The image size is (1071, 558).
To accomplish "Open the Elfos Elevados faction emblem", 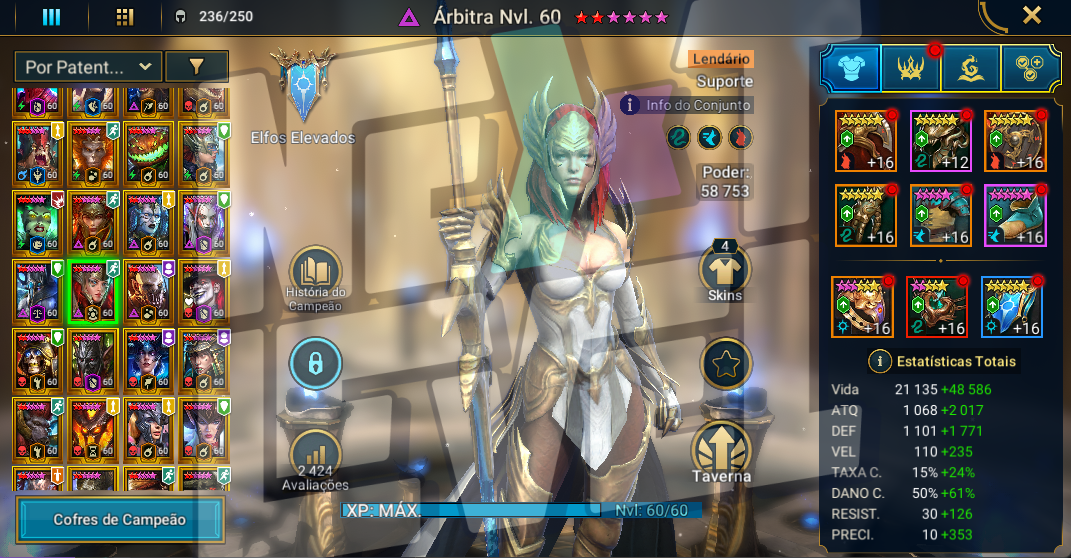I will click(303, 90).
